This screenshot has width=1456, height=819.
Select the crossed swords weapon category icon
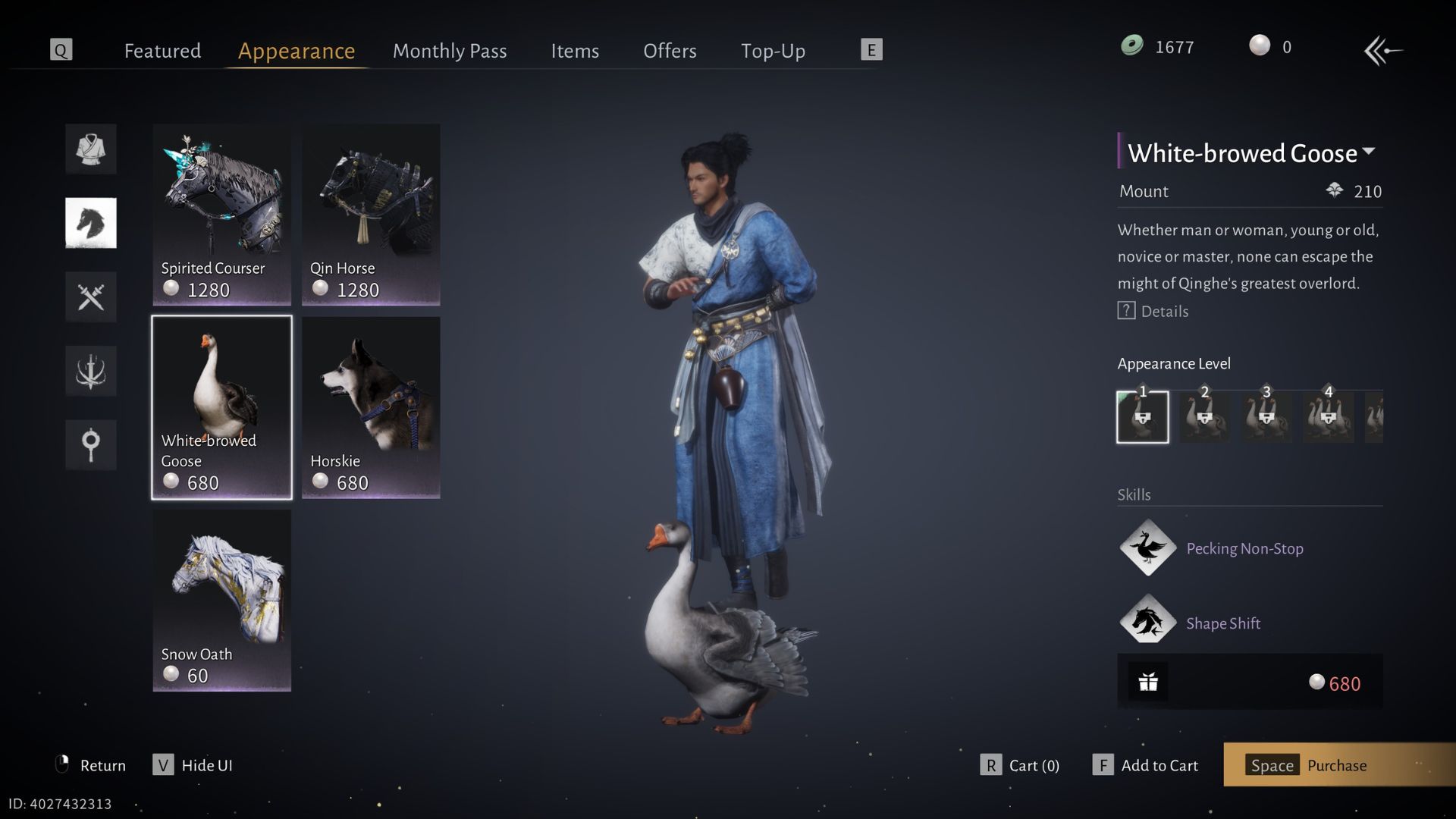(x=90, y=297)
